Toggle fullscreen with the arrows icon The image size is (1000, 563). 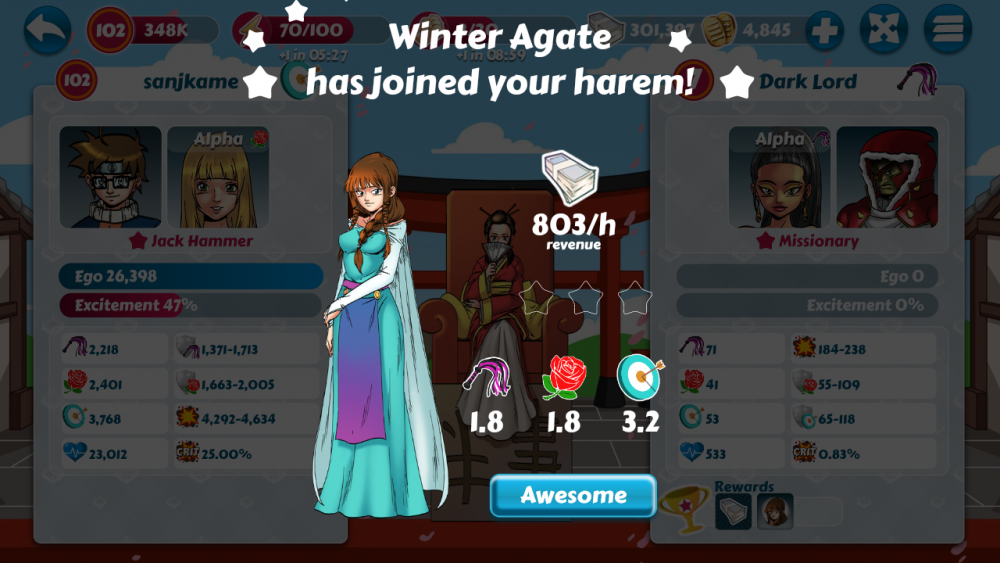point(885,30)
